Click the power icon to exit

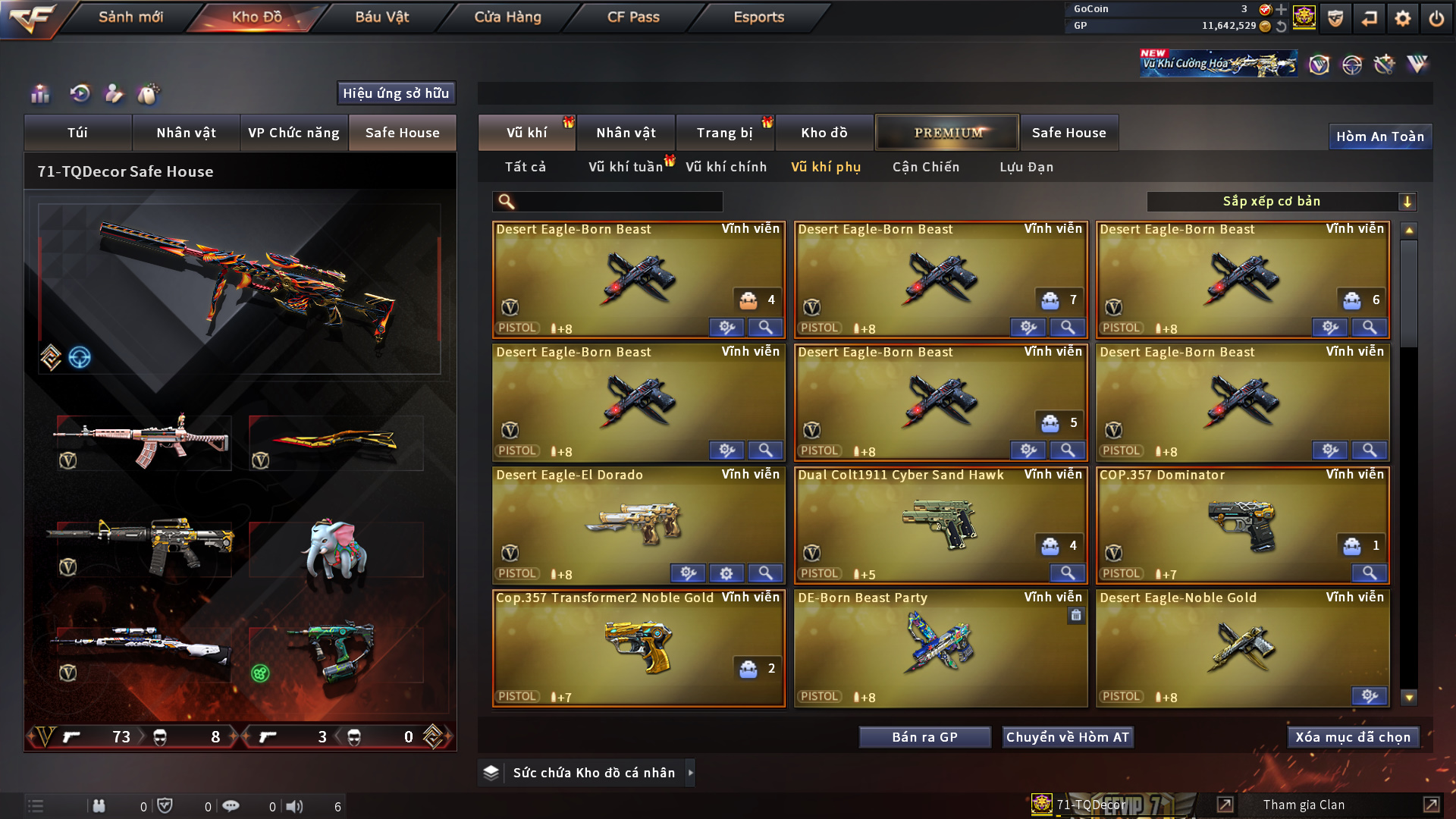tap(1436, 18)
